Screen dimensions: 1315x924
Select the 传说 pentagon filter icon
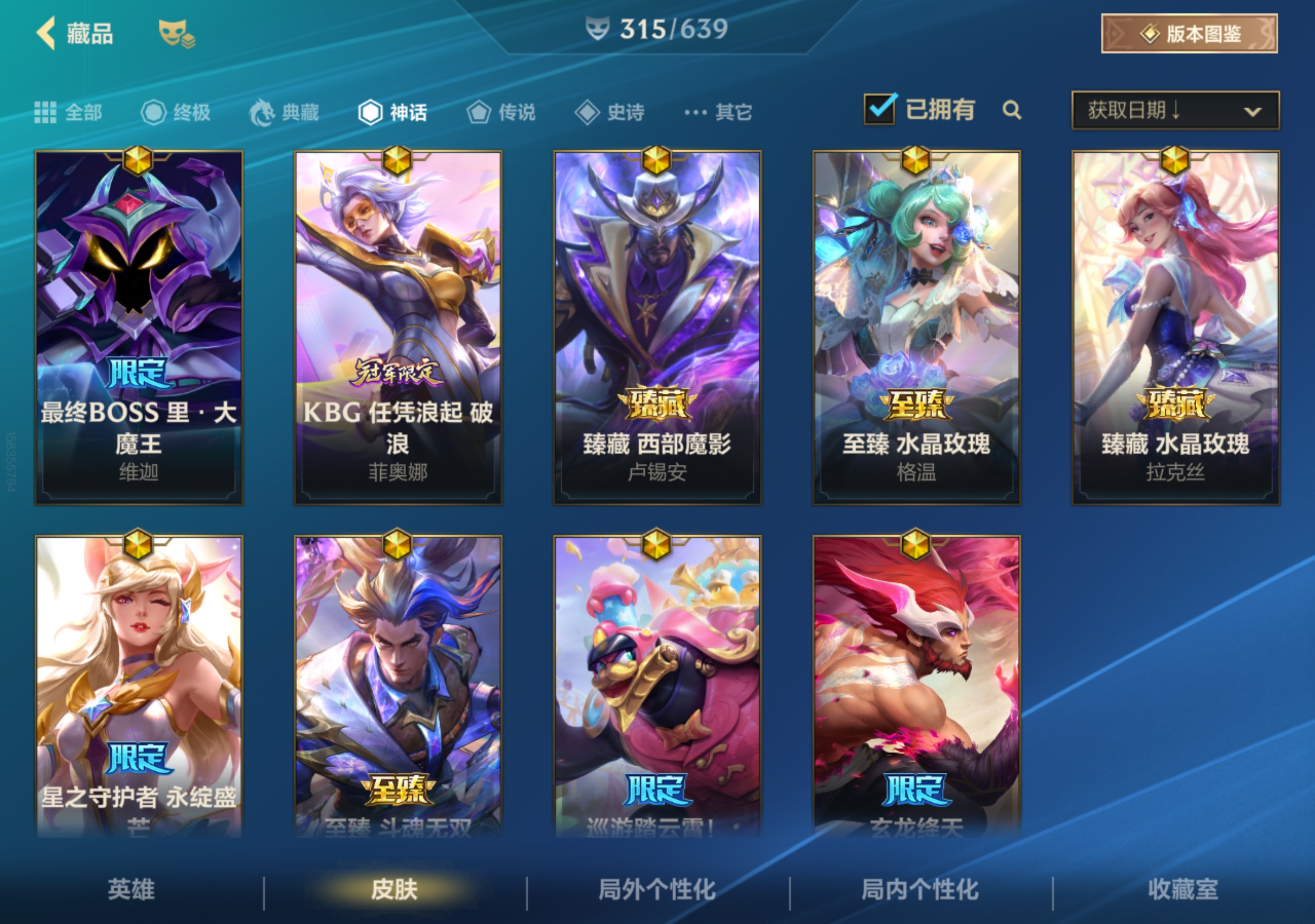pyautogui.click(x=479, y=112)
